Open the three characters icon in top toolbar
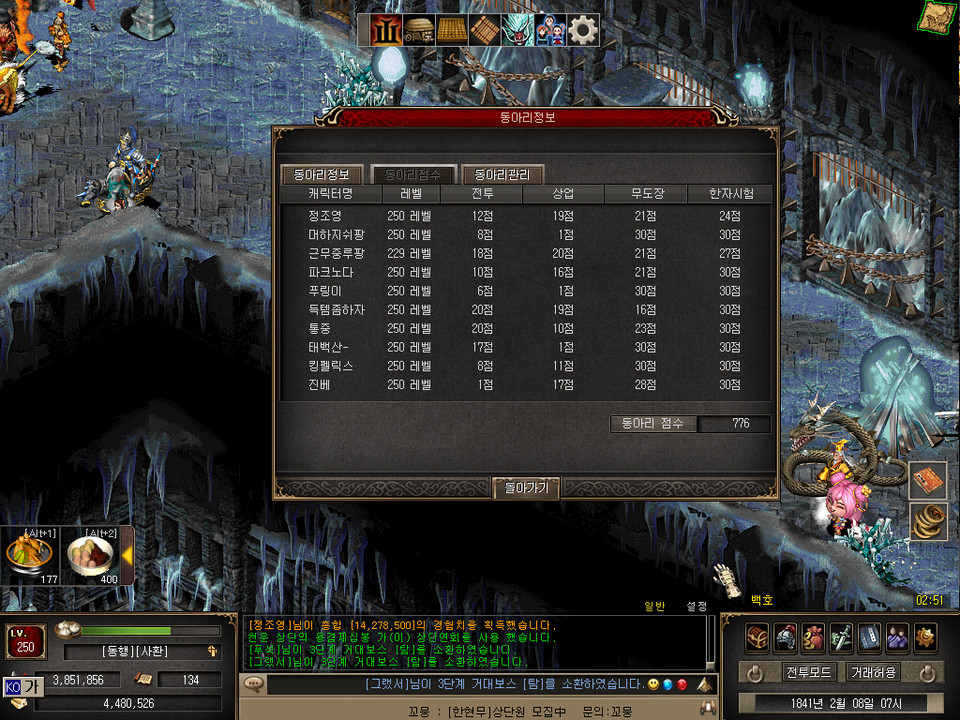Image resolution: width=960 pixels, height=720 pixels. coord(551,31)
